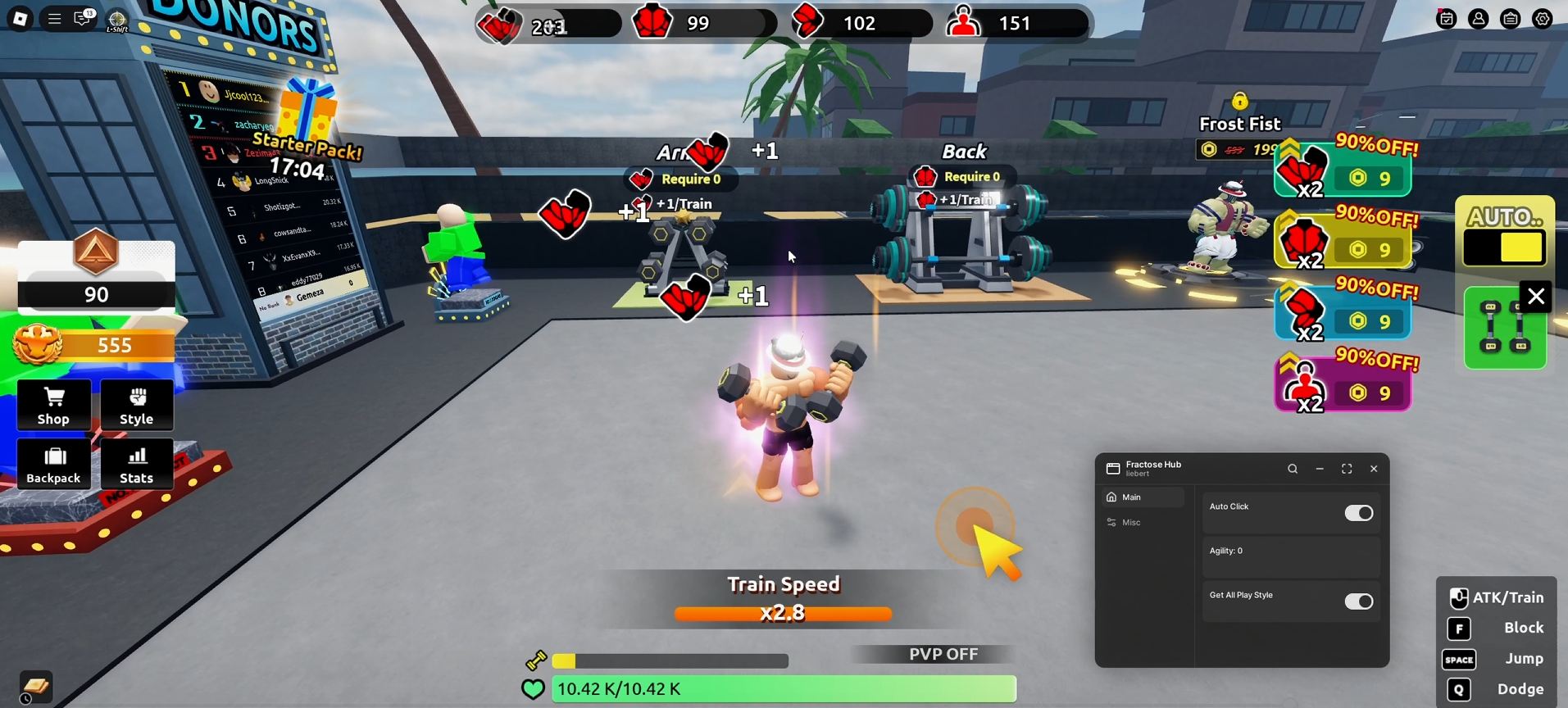Viewport: 1568px width, 708px height.
Task: Click the Roblox logo menu button
Action: [x=20, y=18]
